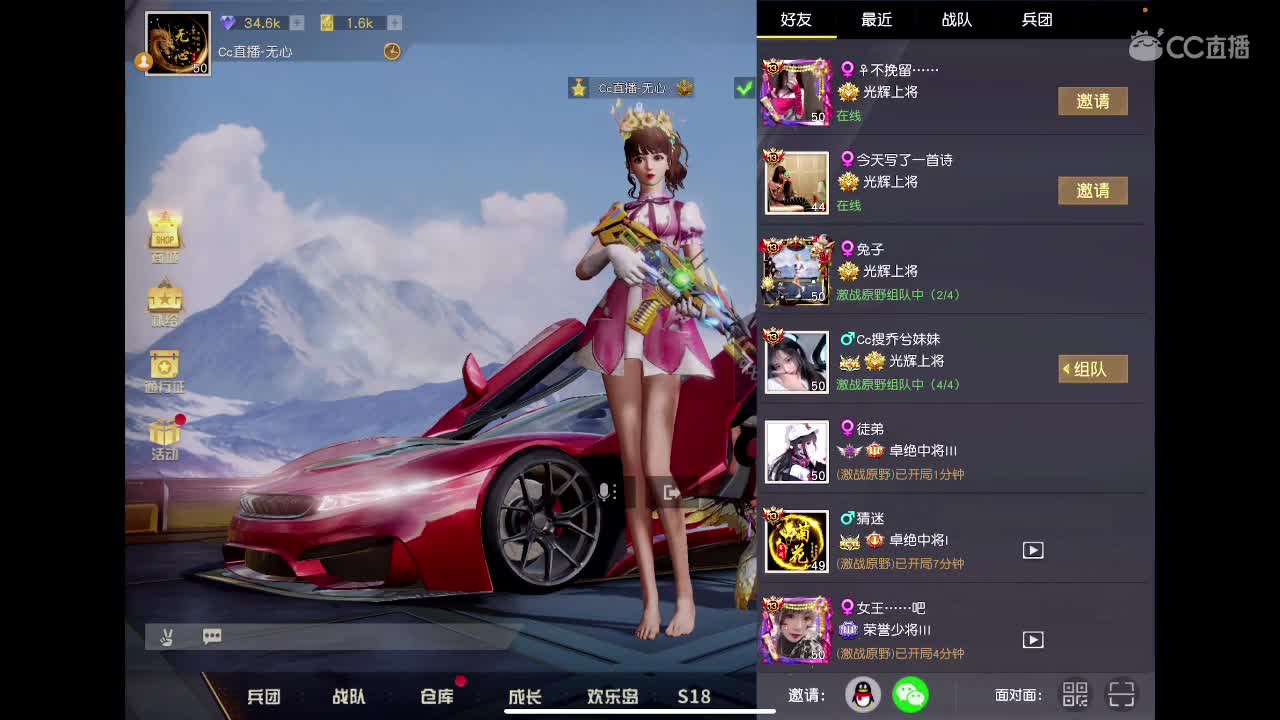Open the 通行证 battle pass icon
Viewport: 1280px width, 720px height.
163,365
